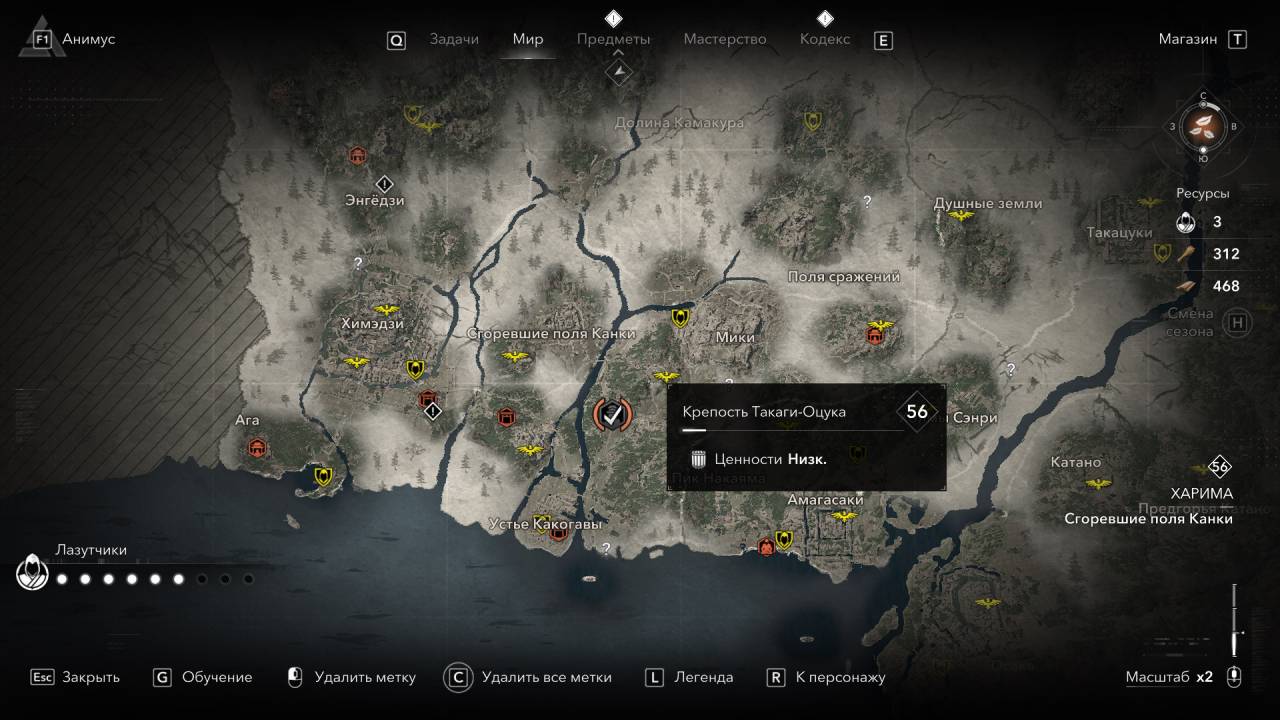
Task: Select the Ага red castle marker
Action: click(x=258, y=447)
